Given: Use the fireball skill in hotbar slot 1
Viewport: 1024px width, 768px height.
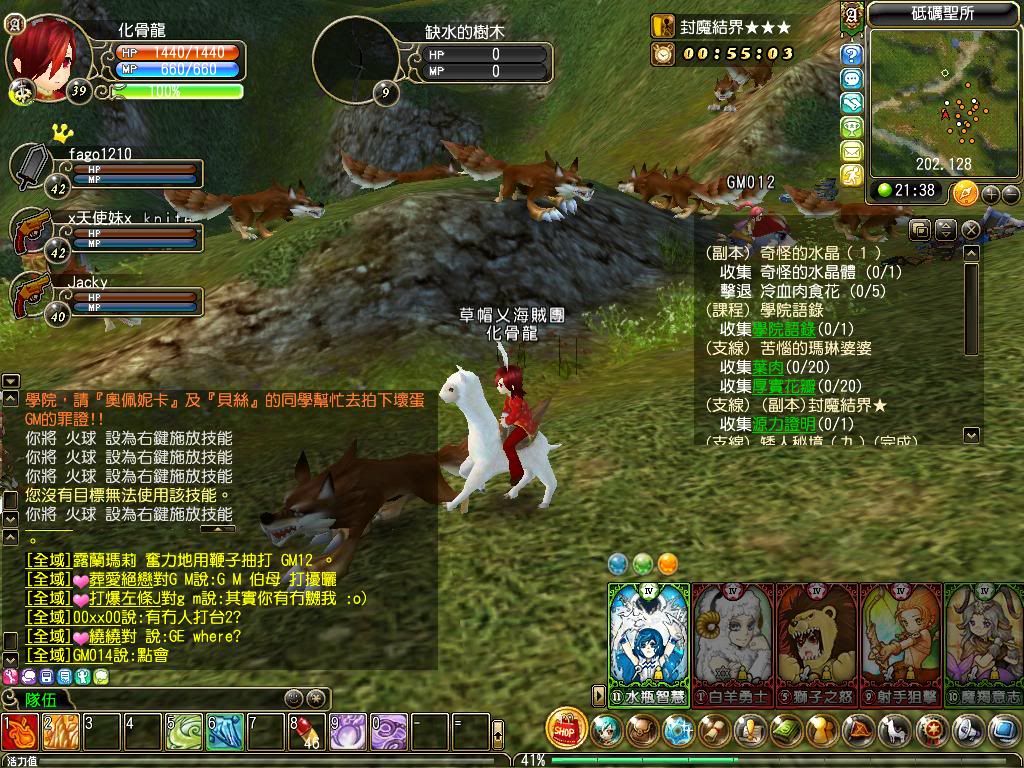Looking at the screenshot, I should tap(20, 732).
